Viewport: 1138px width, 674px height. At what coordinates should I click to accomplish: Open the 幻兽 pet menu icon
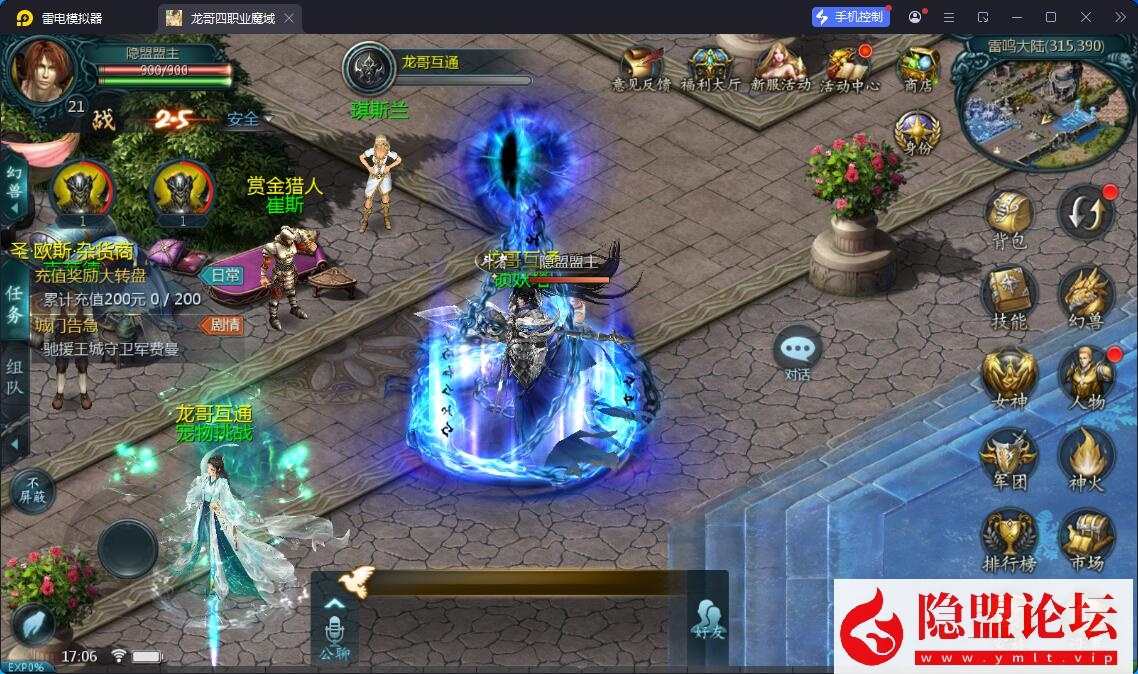(1086, 296)
